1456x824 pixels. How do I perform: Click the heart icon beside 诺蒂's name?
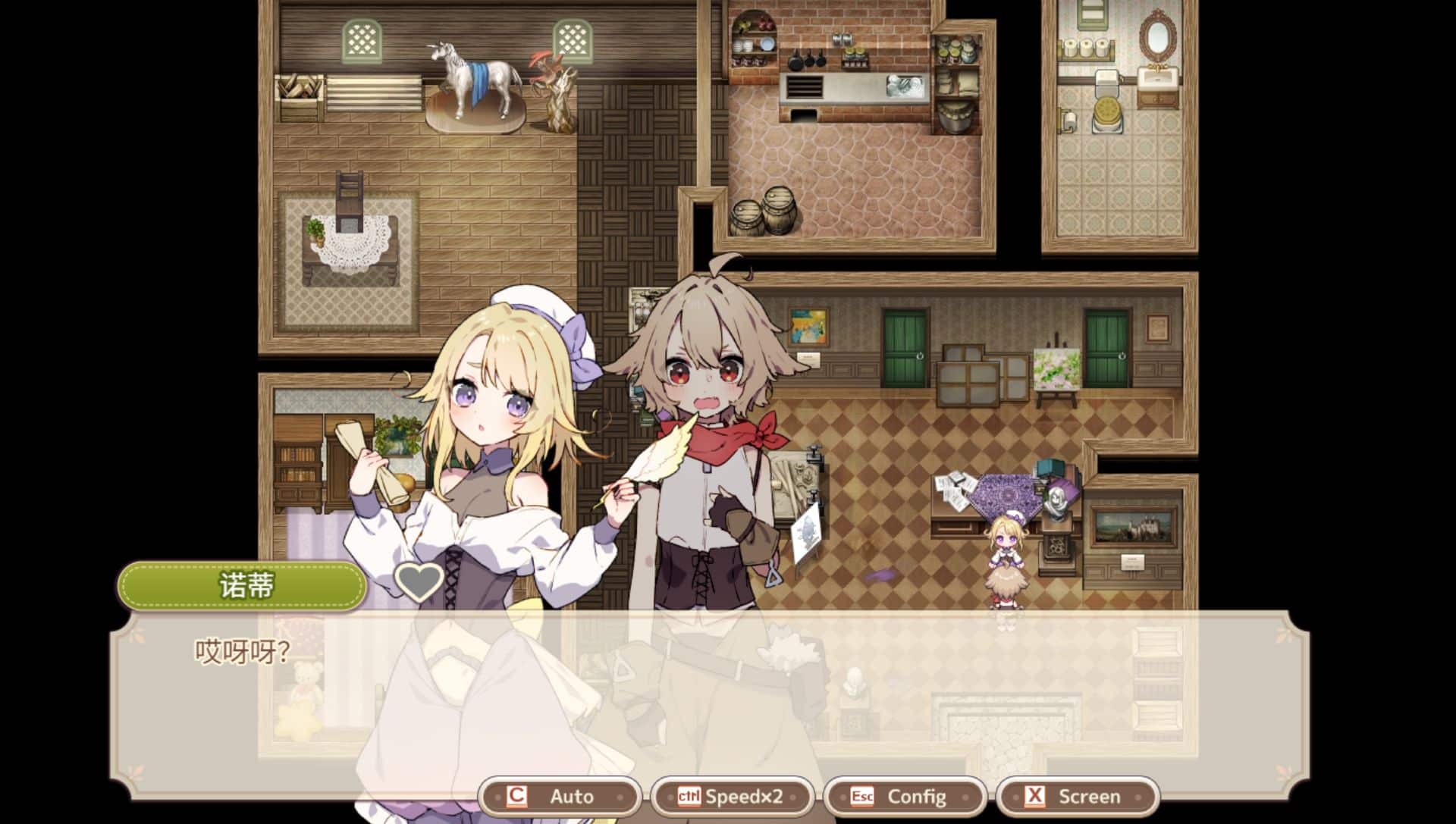tap(419, 582)
